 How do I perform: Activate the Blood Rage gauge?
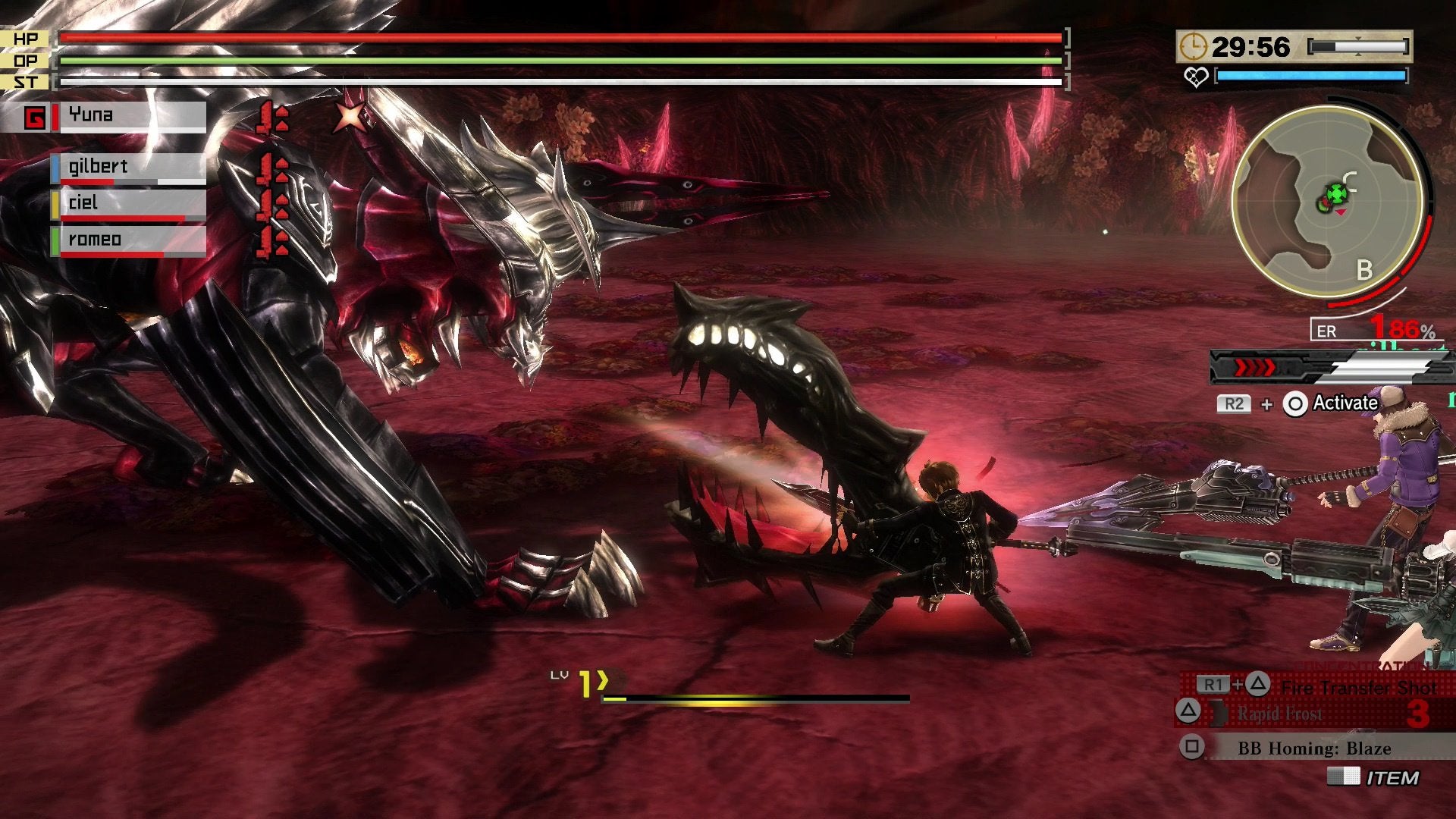[x=1319, y=369]
